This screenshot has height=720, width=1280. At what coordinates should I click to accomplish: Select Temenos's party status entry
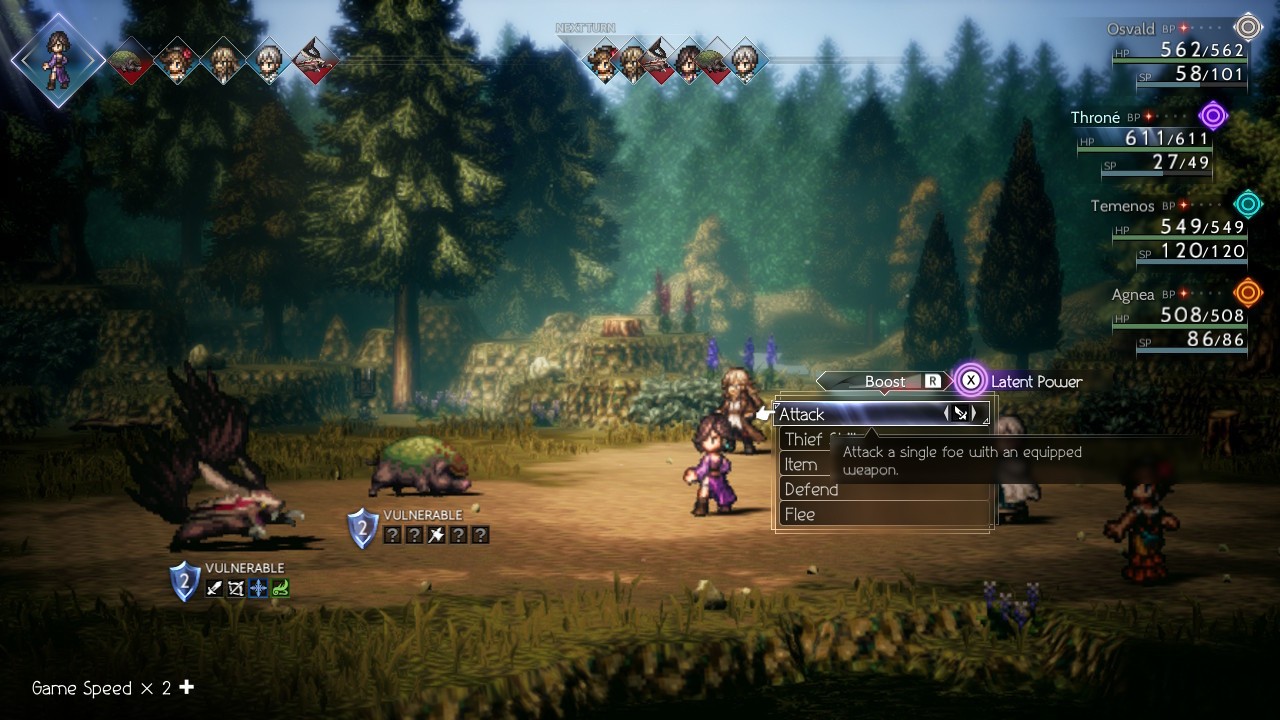1178,229
